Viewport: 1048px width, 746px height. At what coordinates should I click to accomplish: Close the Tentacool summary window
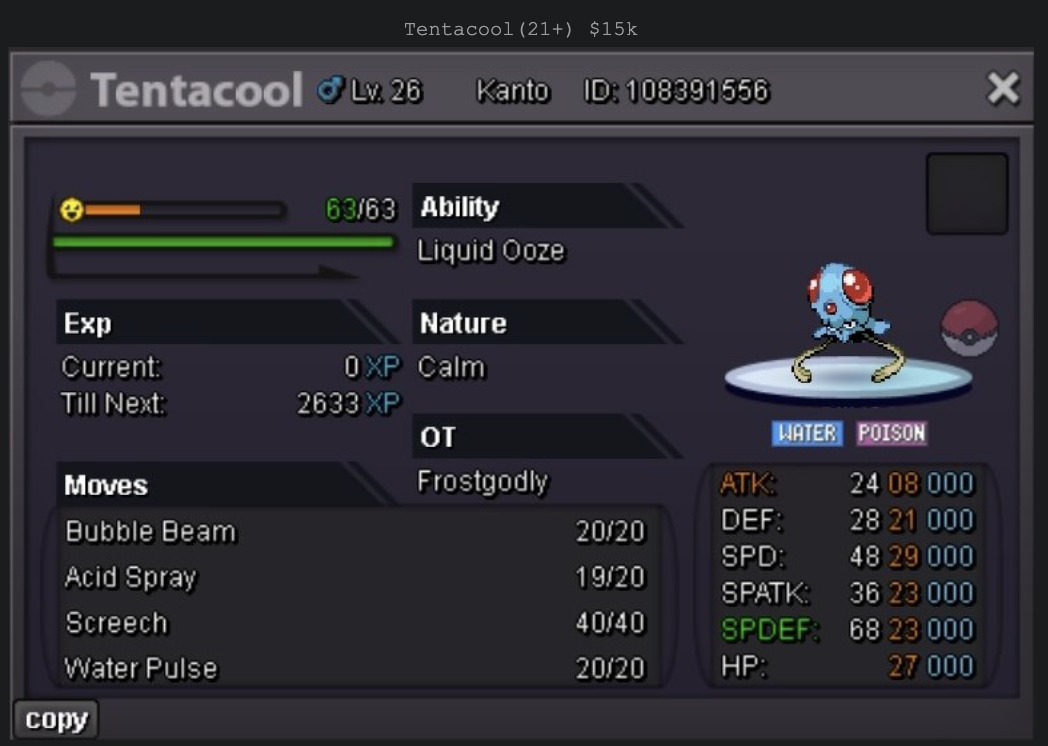click(1002, 90)
